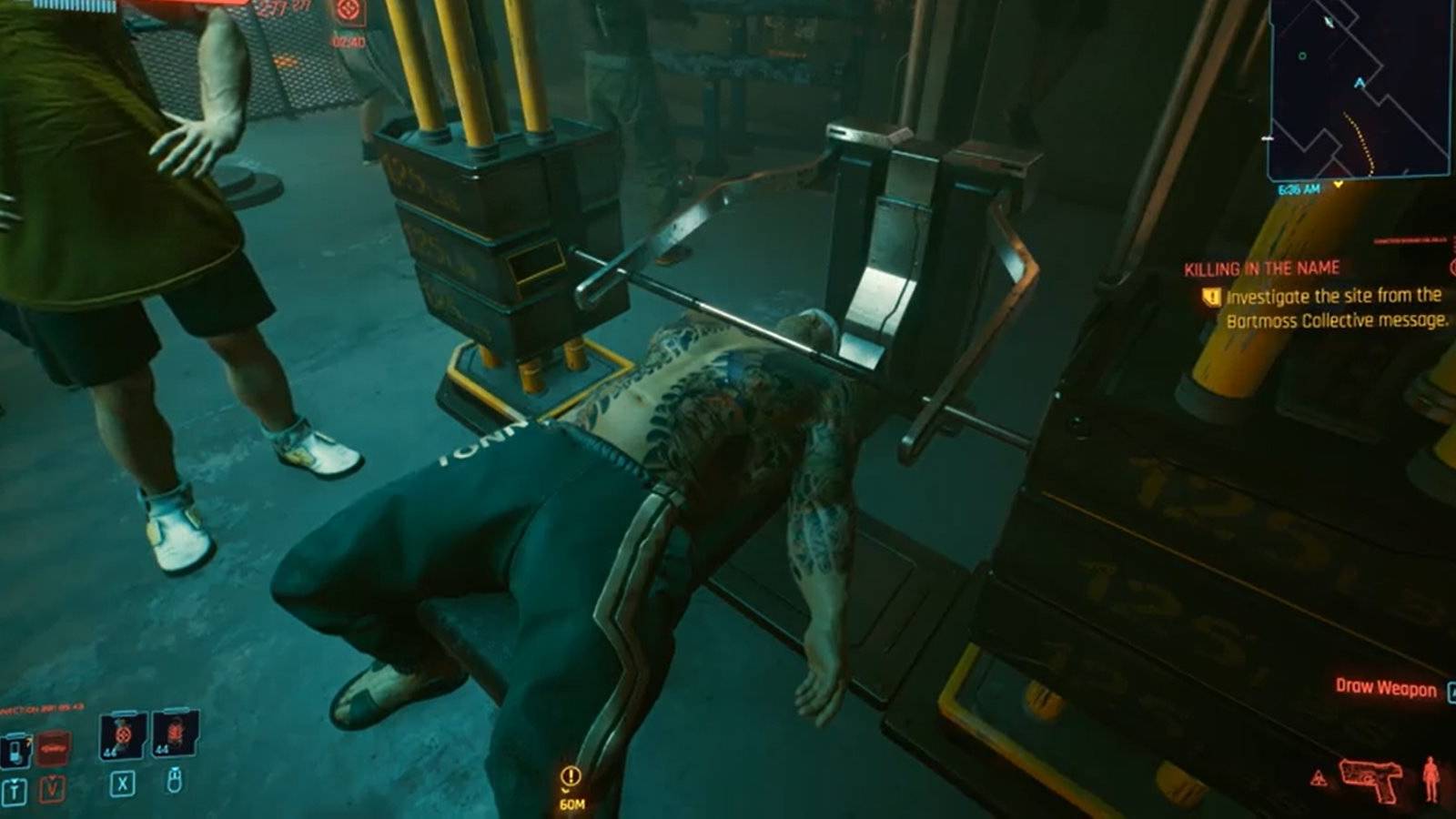
Task: Click the 6:36 AM time display
Action: click(1299, 188)
